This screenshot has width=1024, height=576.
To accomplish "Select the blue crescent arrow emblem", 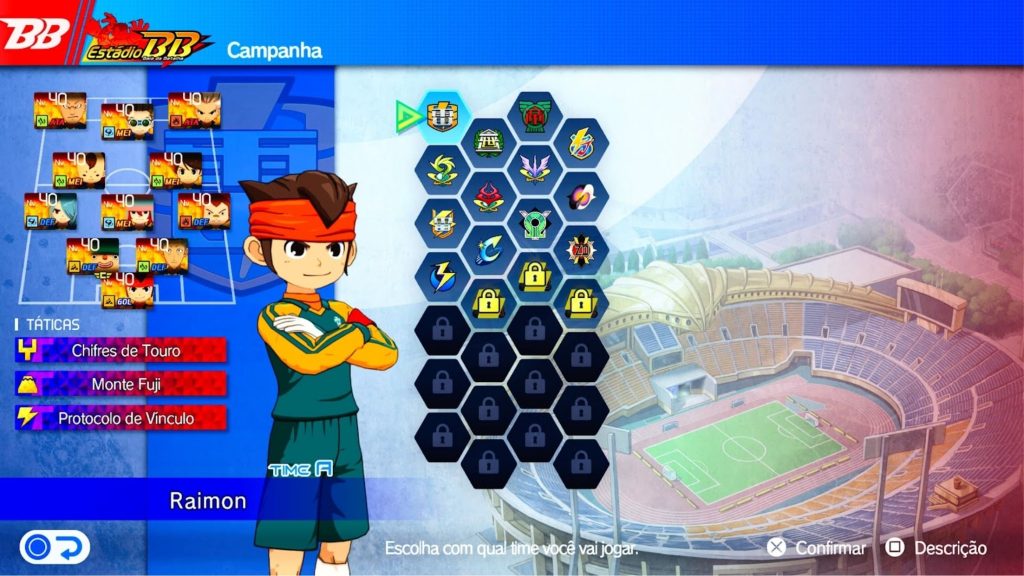I will click(x=489, y=248).
